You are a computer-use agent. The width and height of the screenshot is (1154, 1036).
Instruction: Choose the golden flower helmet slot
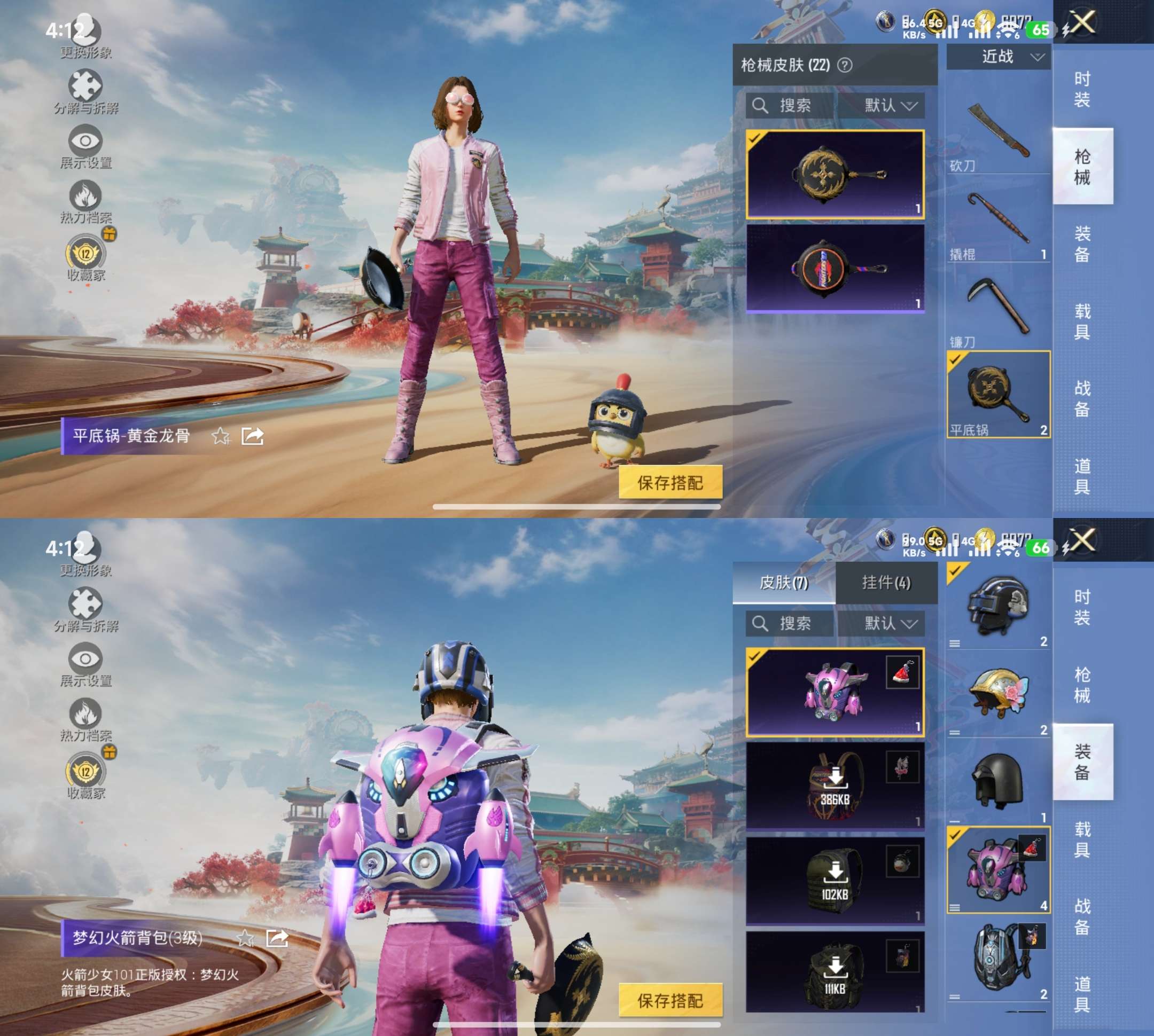pyautogui.click(x=998, y=694)
